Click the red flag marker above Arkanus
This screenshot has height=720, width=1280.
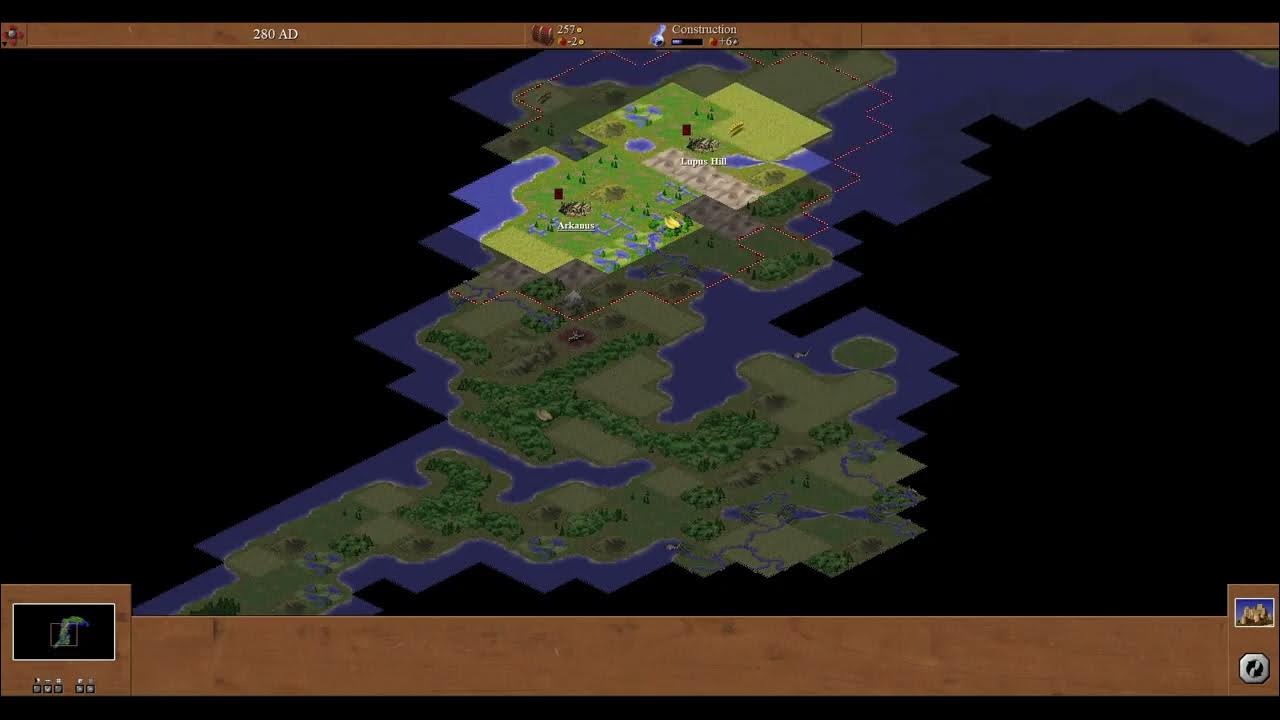click(559, 192)
